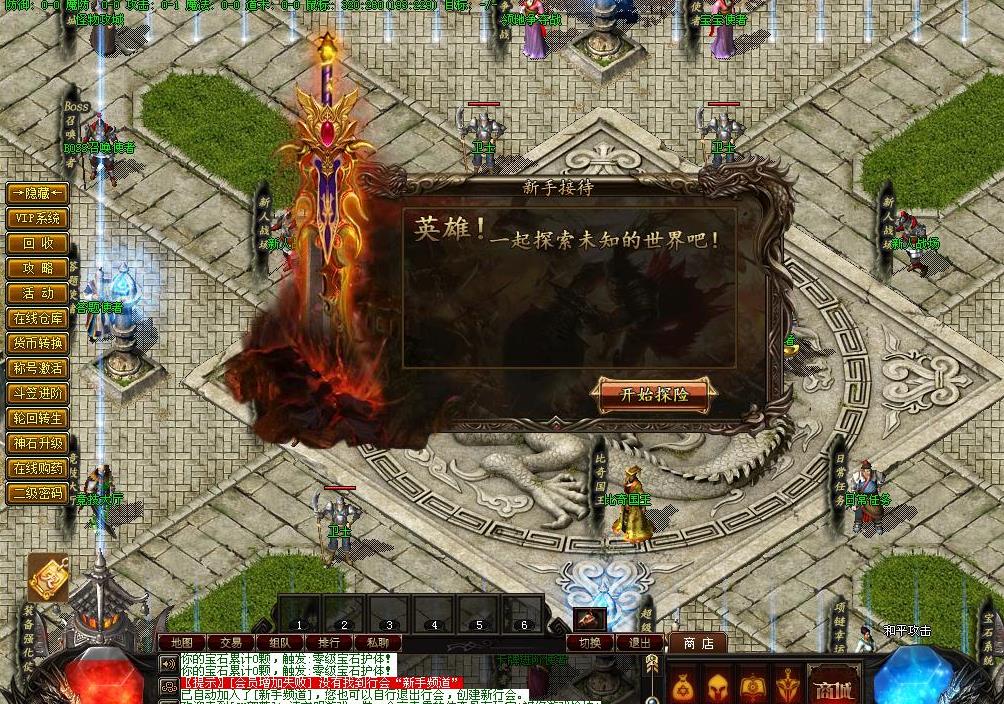
Task: Hide the side menu with 隐藏 button
Action: [38, 193]
